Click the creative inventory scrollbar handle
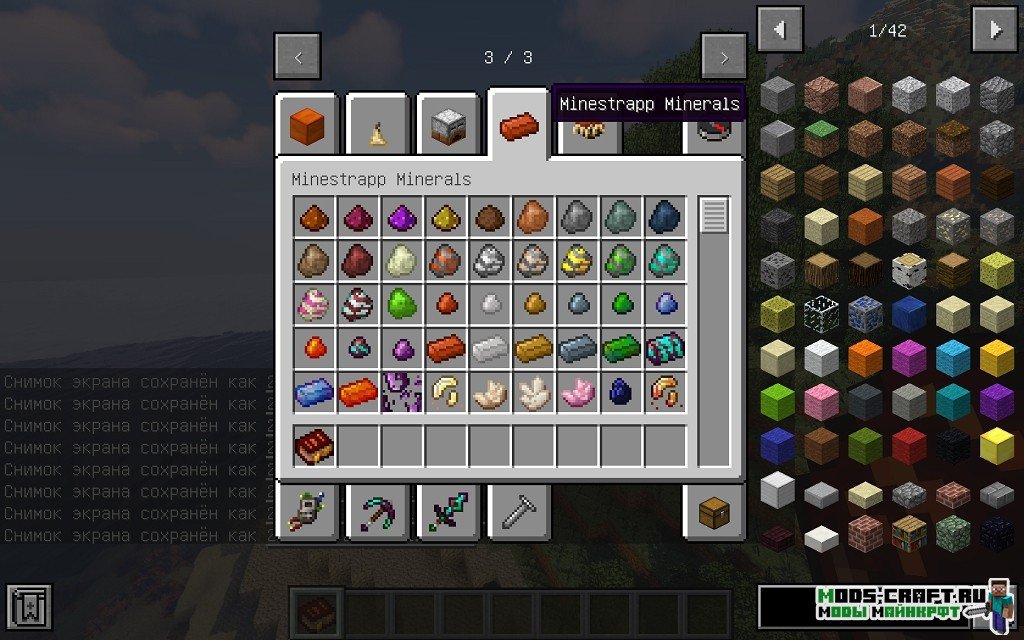The image size is (1024, 640). [714, 216]
